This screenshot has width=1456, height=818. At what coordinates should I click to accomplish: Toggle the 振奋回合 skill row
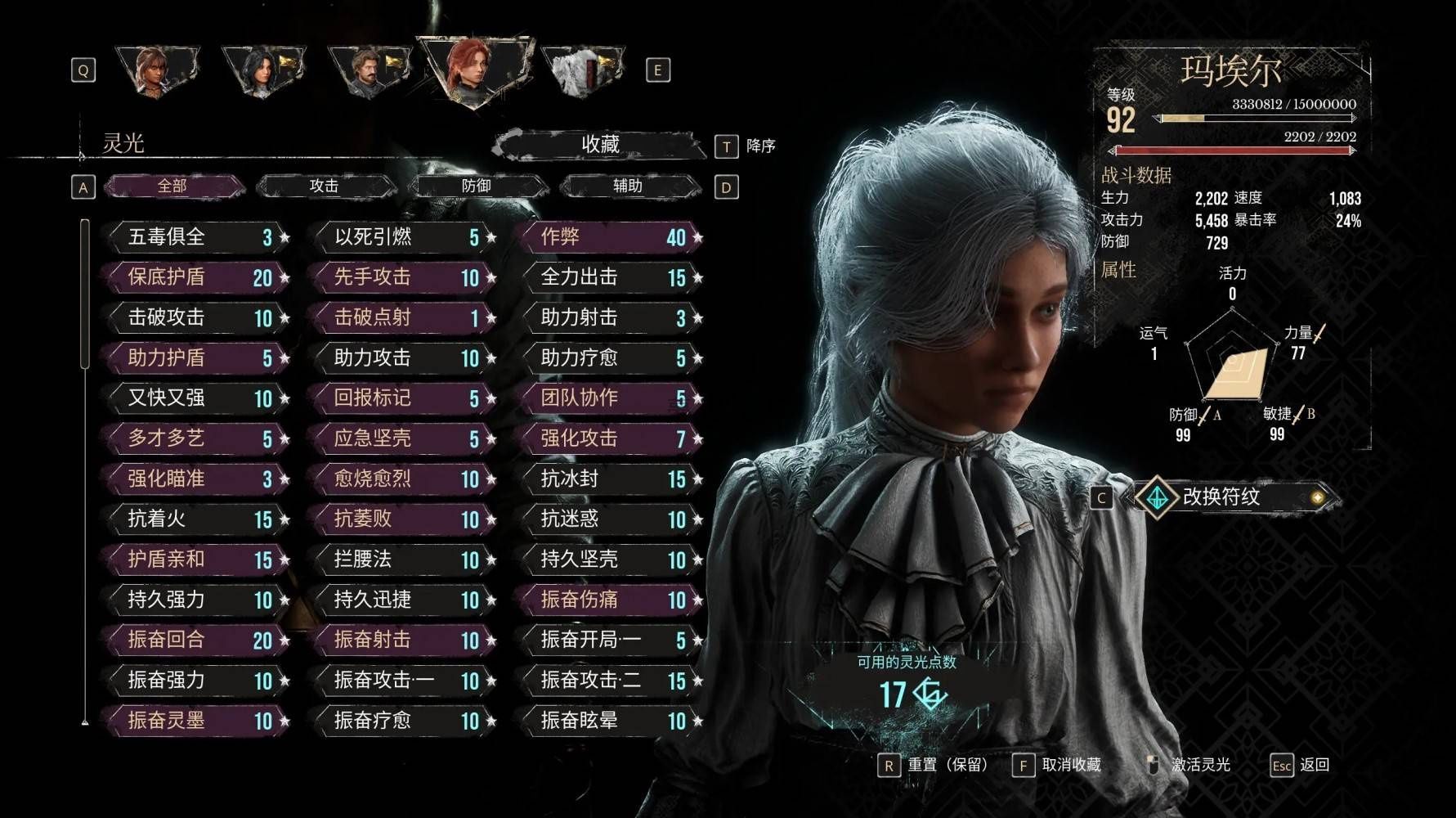(196, 640)
